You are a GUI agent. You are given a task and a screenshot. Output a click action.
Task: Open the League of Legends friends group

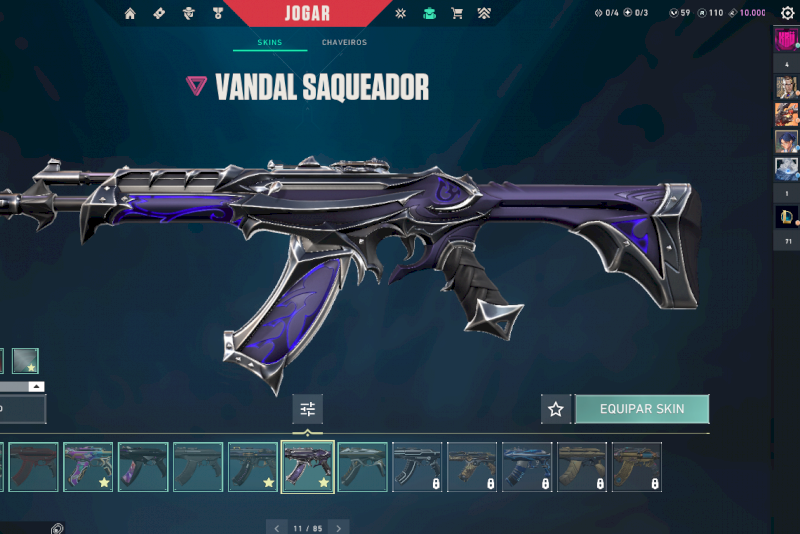coord(786,216)
